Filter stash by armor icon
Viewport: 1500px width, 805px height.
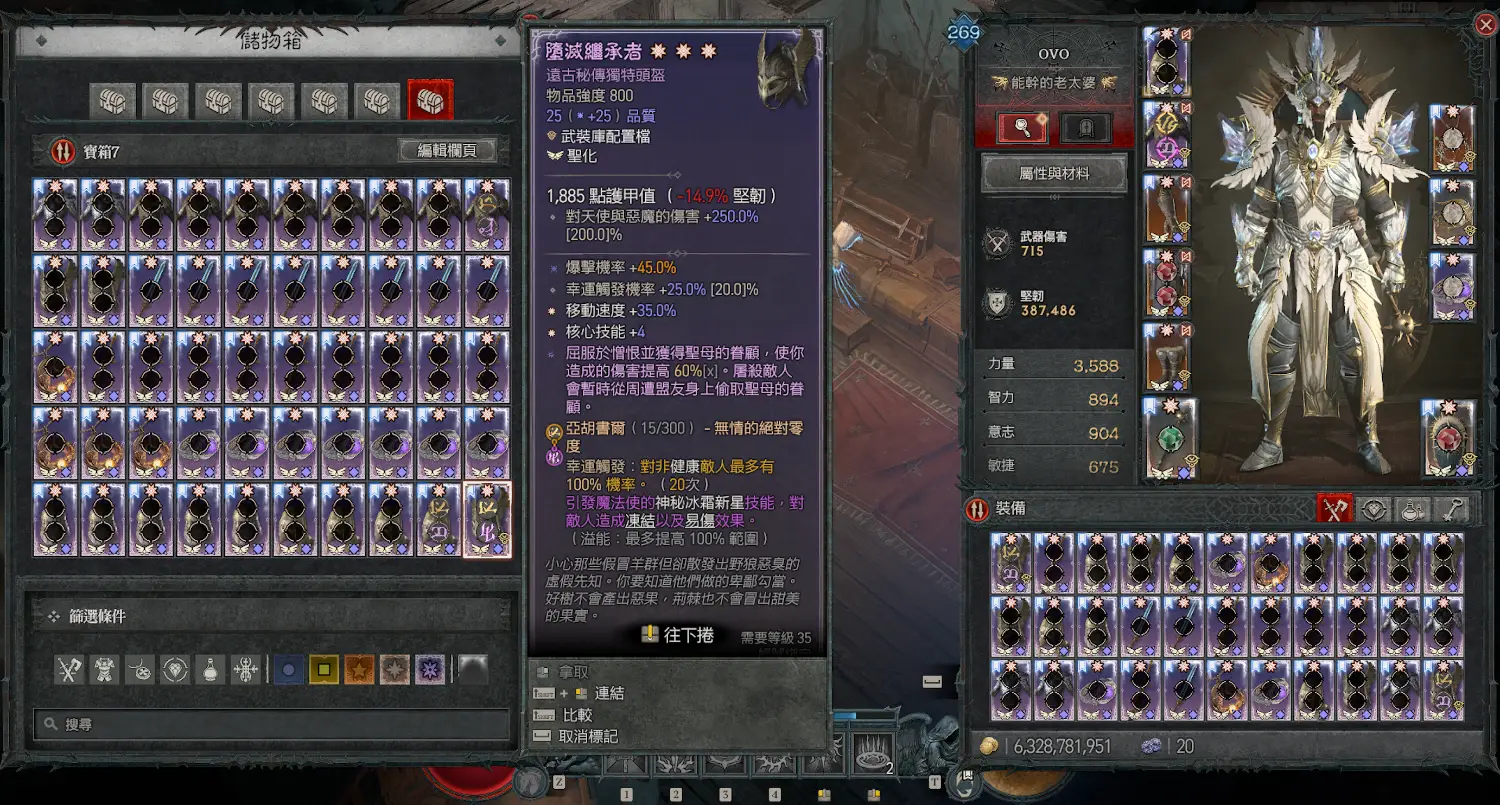point(105,669)
